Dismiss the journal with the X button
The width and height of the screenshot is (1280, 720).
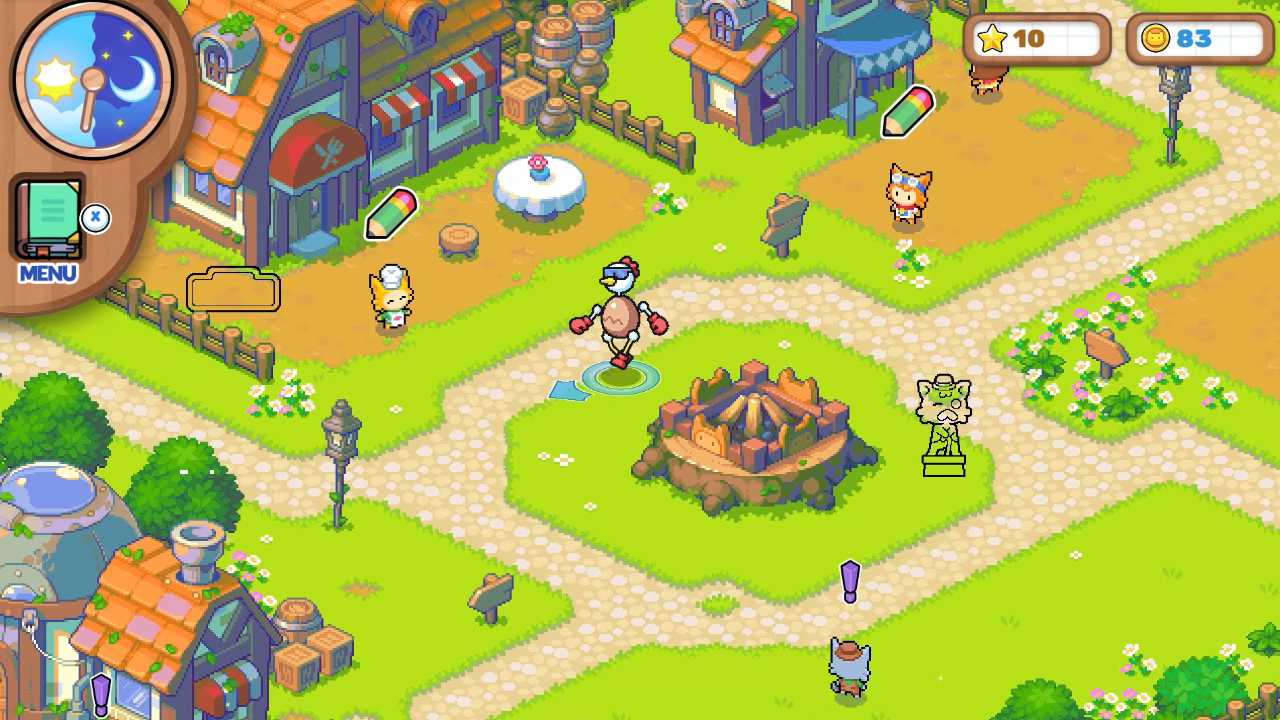pos(96,220)
